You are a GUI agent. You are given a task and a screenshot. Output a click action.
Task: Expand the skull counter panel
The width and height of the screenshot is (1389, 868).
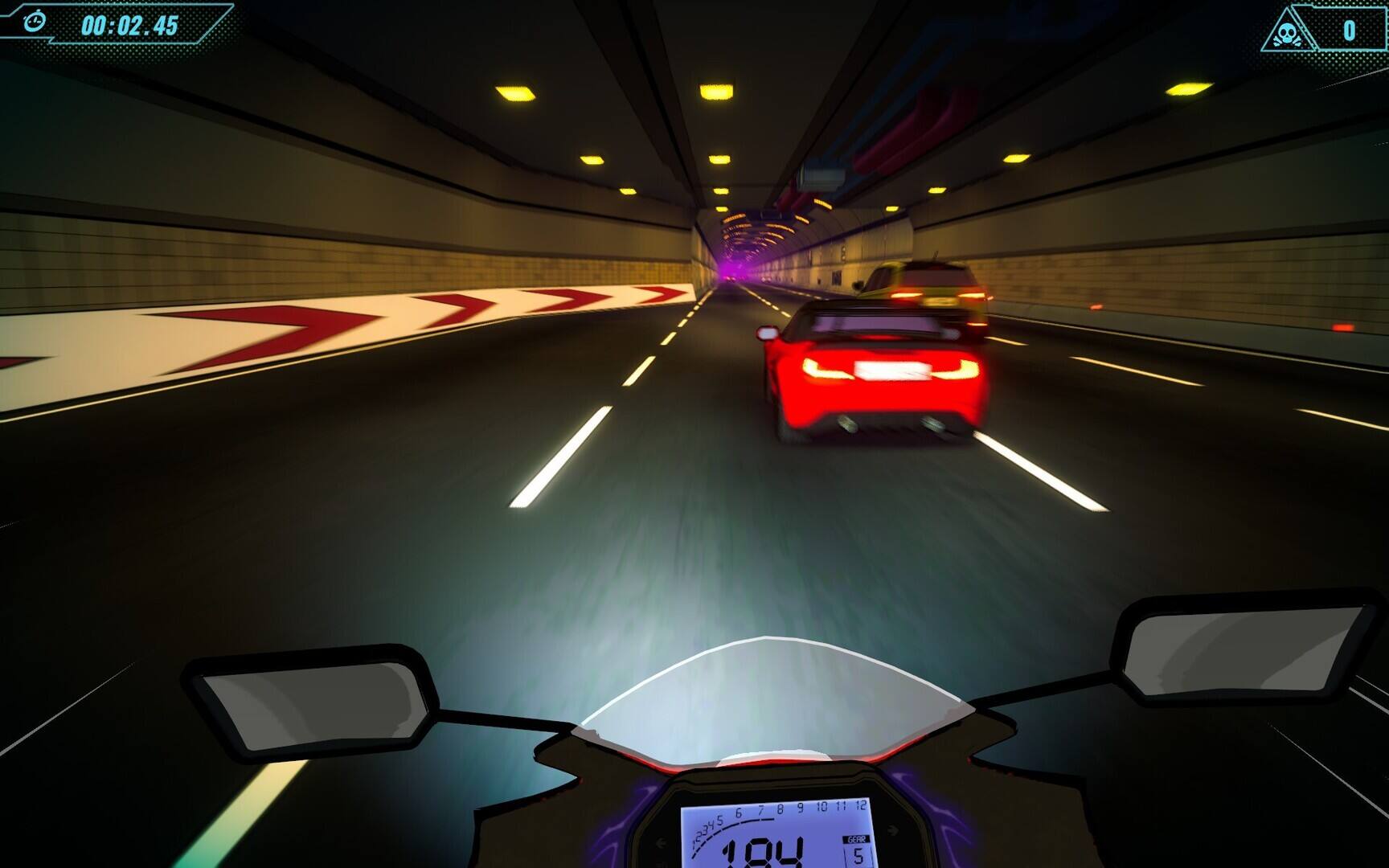pyautogui.click(x=1326, y=31)
